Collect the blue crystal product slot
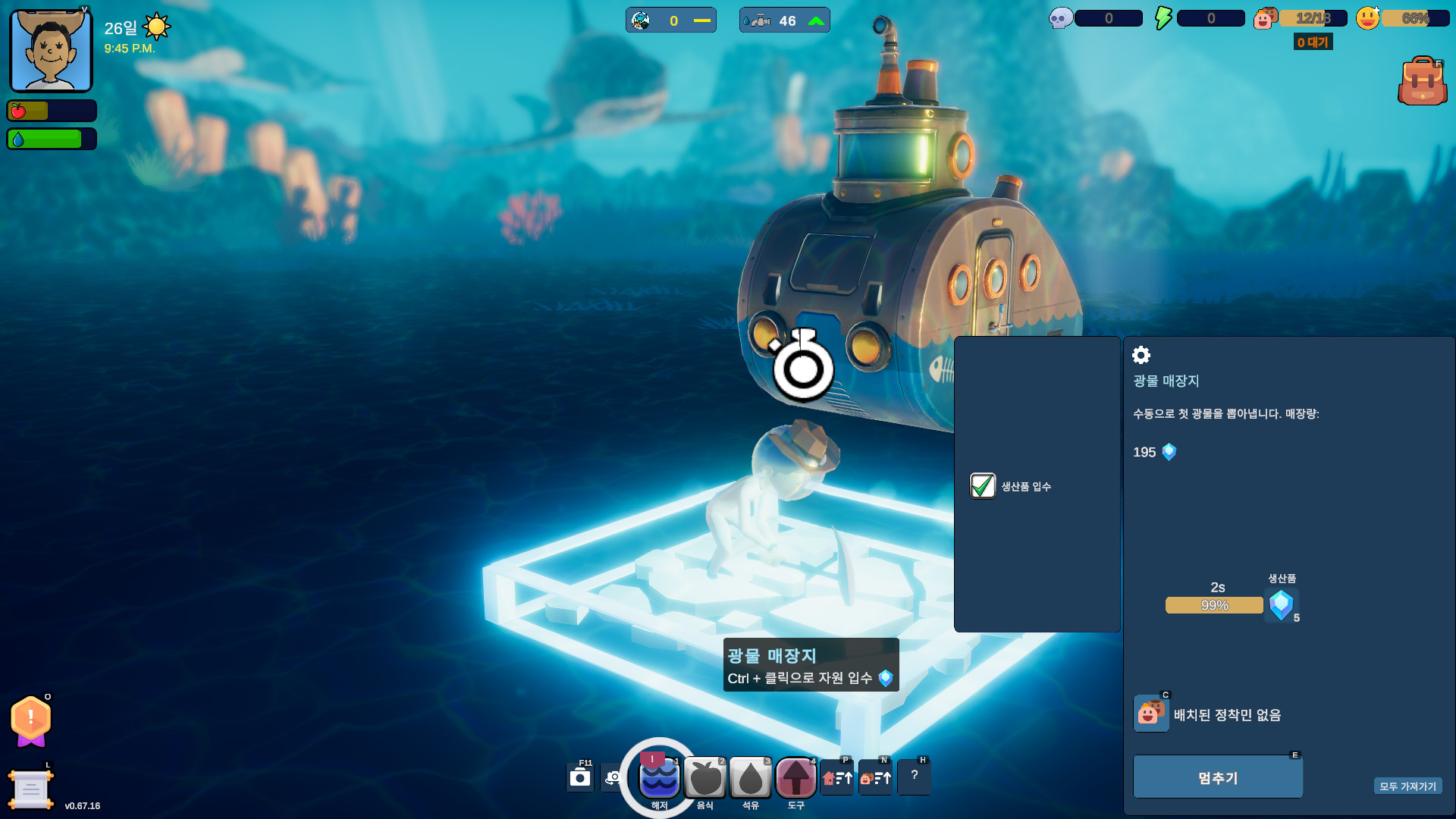The height and width of the screenshot is (819, 1456). click(x=1282, y=605)
